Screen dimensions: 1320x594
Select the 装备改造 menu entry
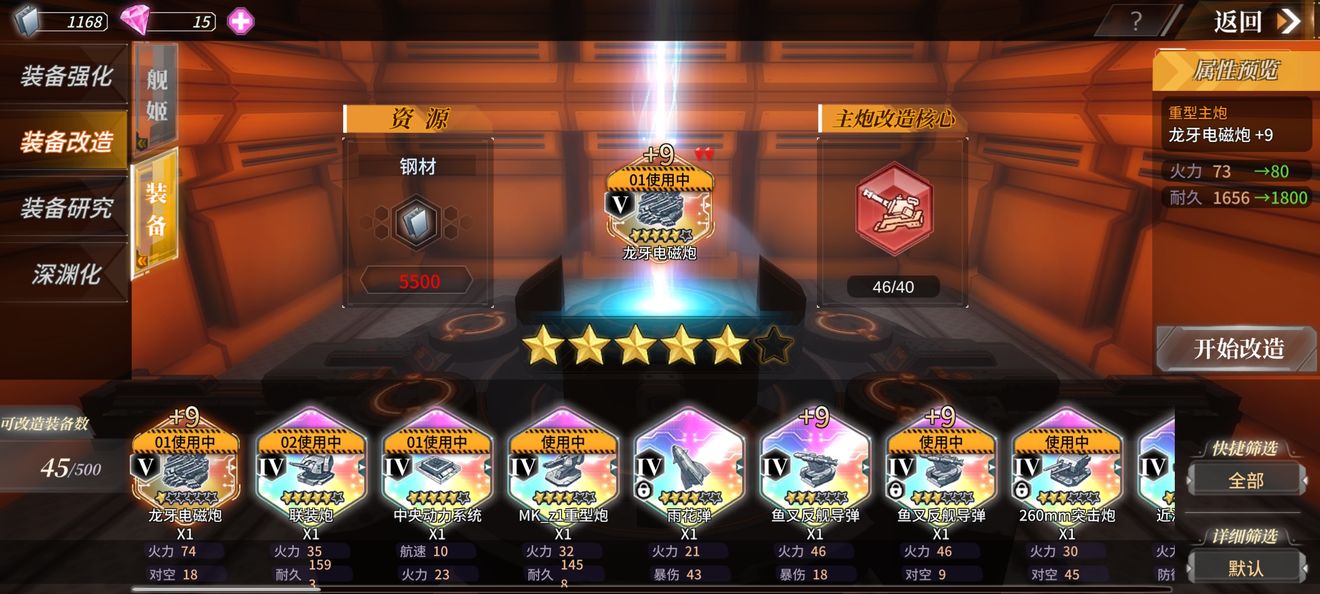65,142
